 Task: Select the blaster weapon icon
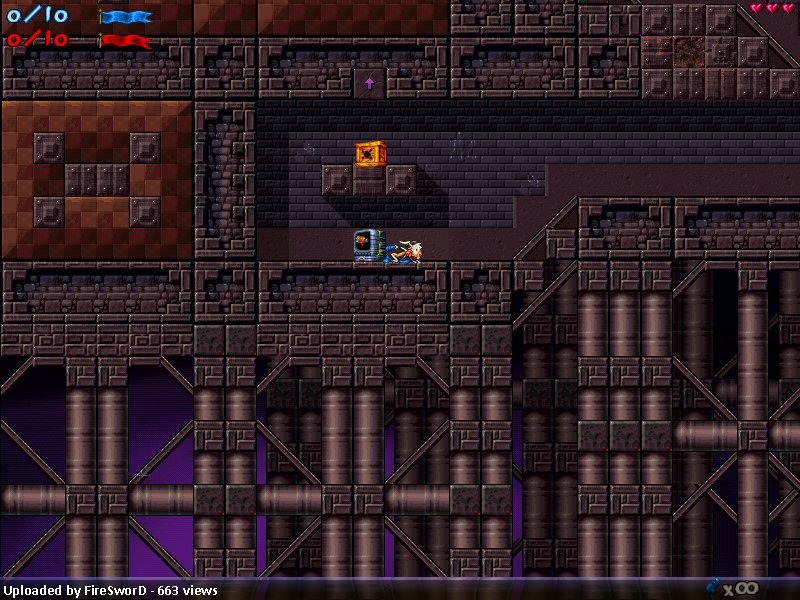[713, 587]
